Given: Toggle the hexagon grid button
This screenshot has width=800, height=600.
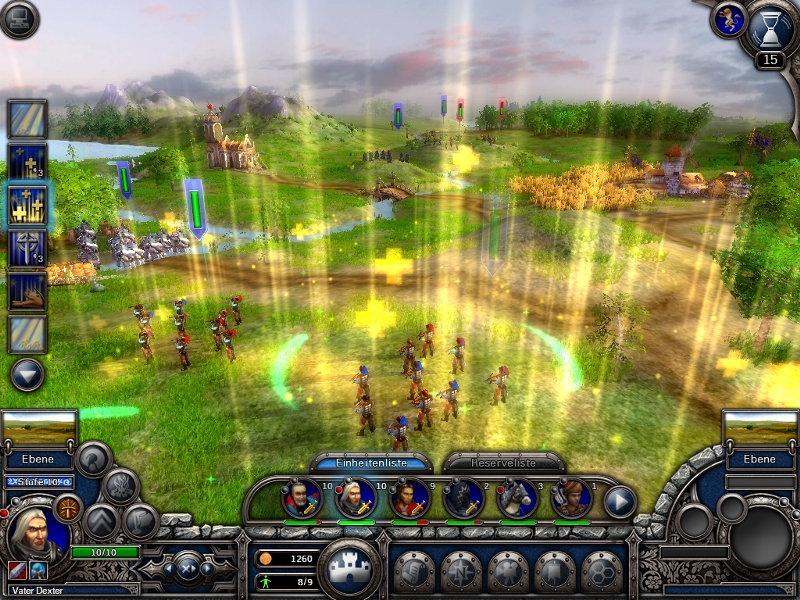Looking at the screenshot, I should pos(601,571).
